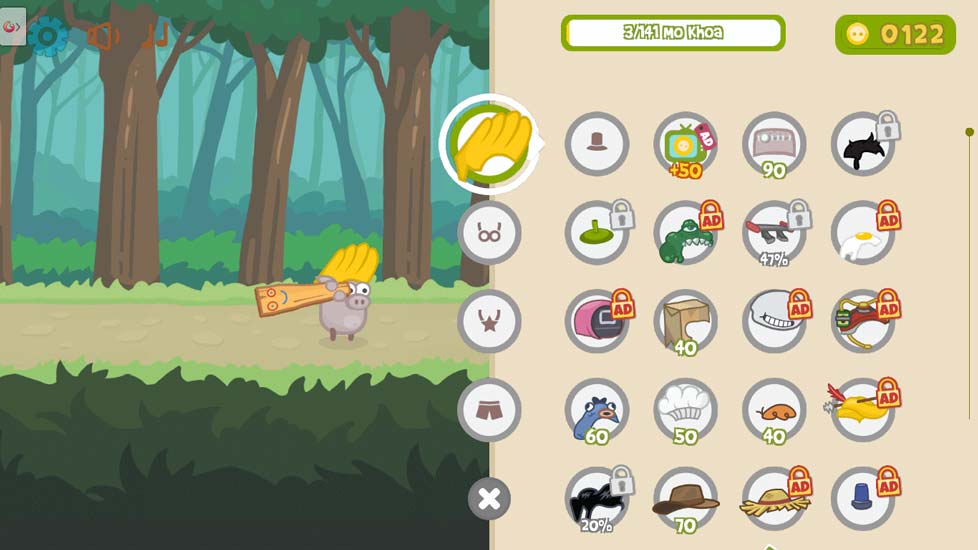This screenshot has height=550, width=978.
Task: Expand the red swirl overlay tab
Action: coord(12,26)
